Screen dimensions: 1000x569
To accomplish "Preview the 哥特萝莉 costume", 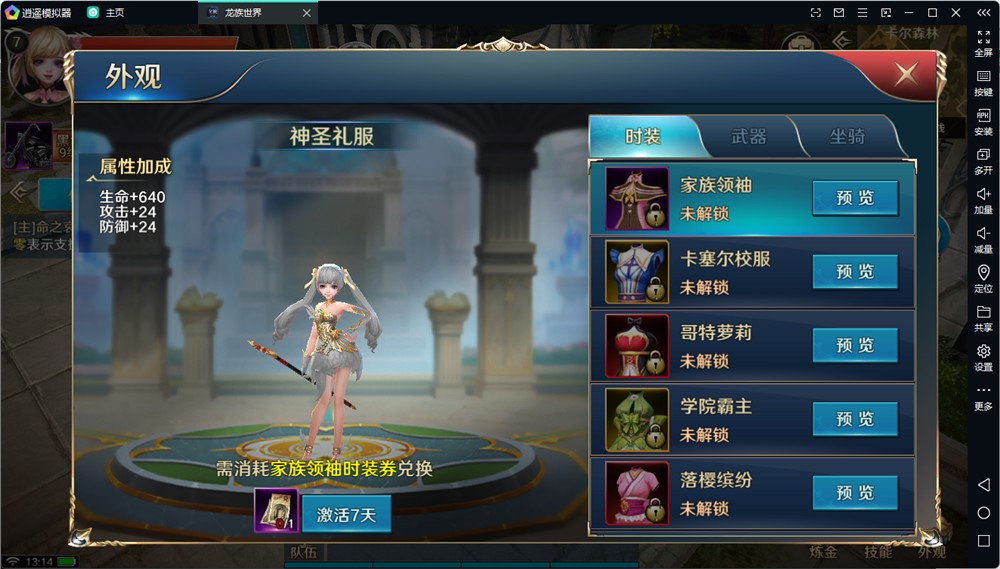I will tap(855, 346).
